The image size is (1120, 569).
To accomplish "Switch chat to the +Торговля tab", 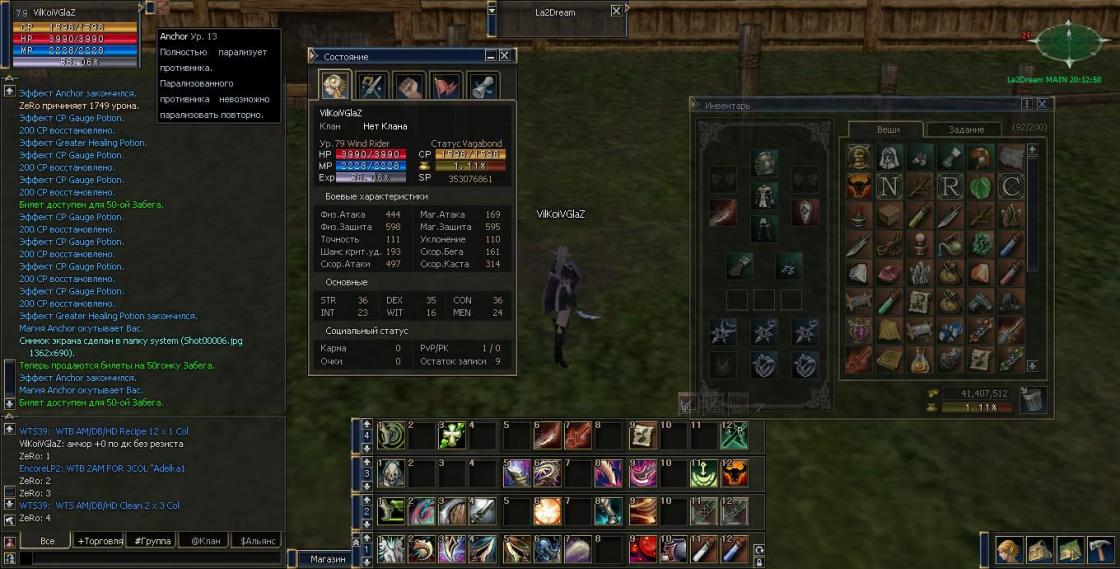I will (100, 540).
